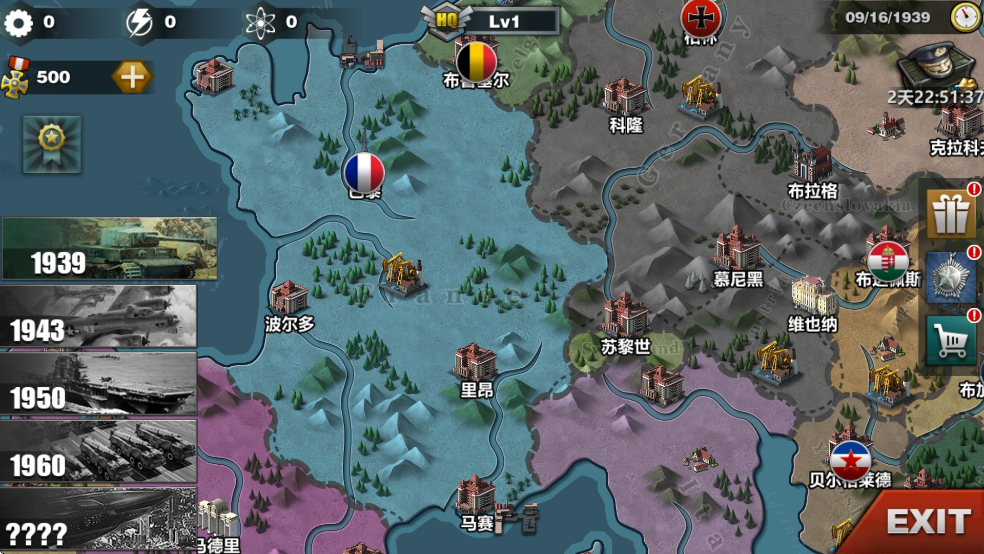Click the gold medal badge button
The width and height of the screenshot is (984, 554).
coord(51,144)
